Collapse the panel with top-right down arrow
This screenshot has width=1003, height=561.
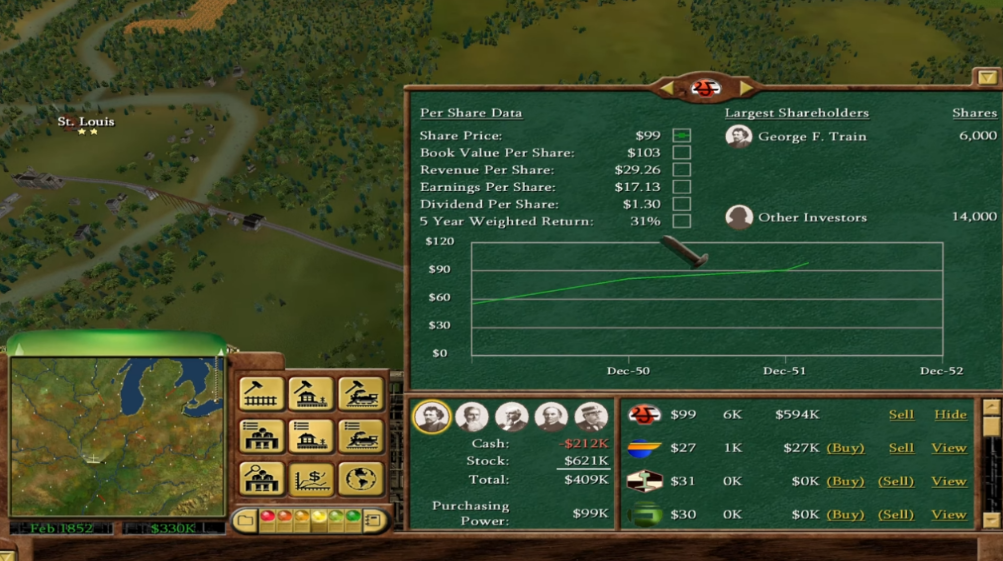coord(986,77)
